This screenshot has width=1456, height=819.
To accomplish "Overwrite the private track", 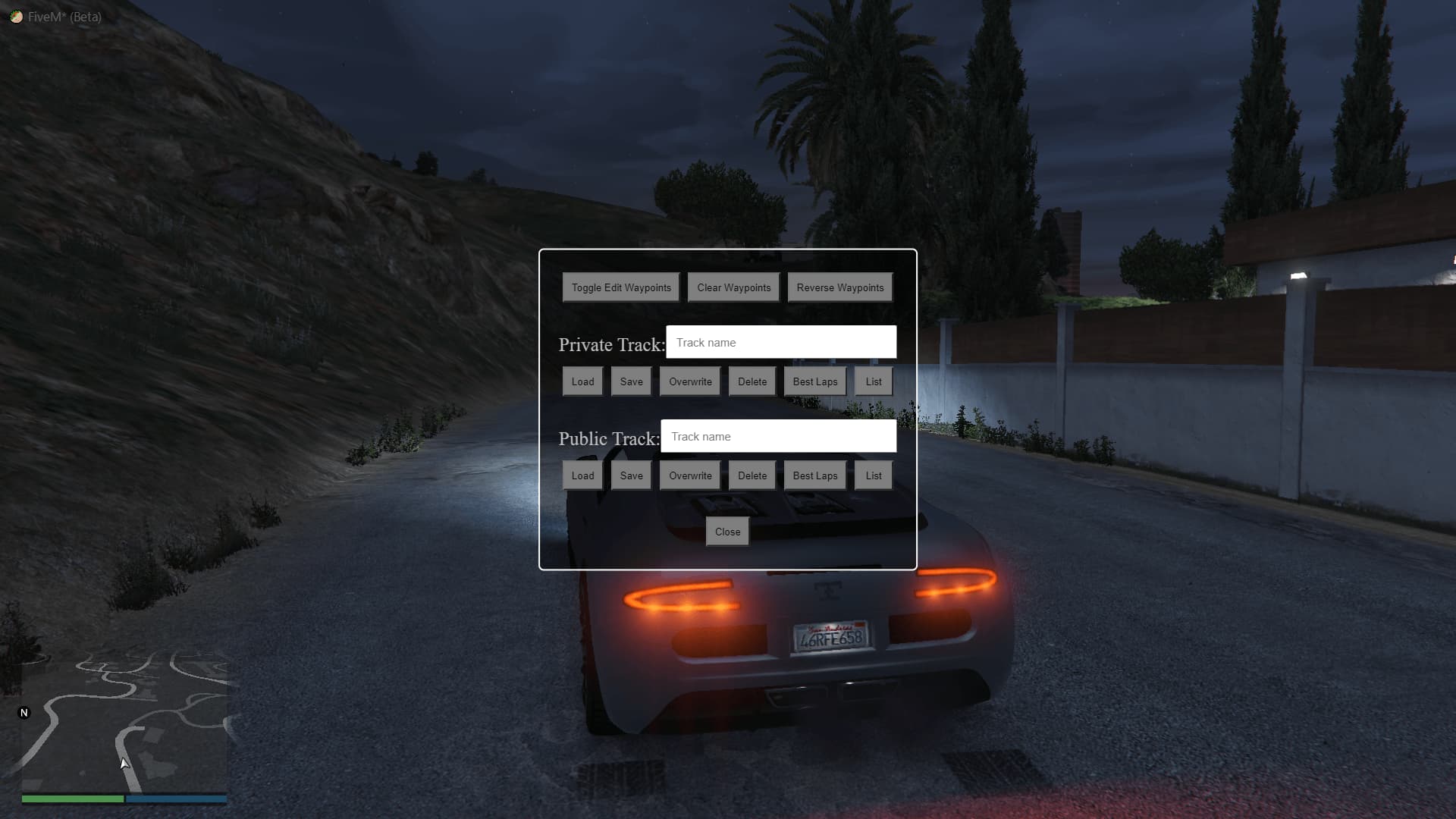I will coord(689,381).
